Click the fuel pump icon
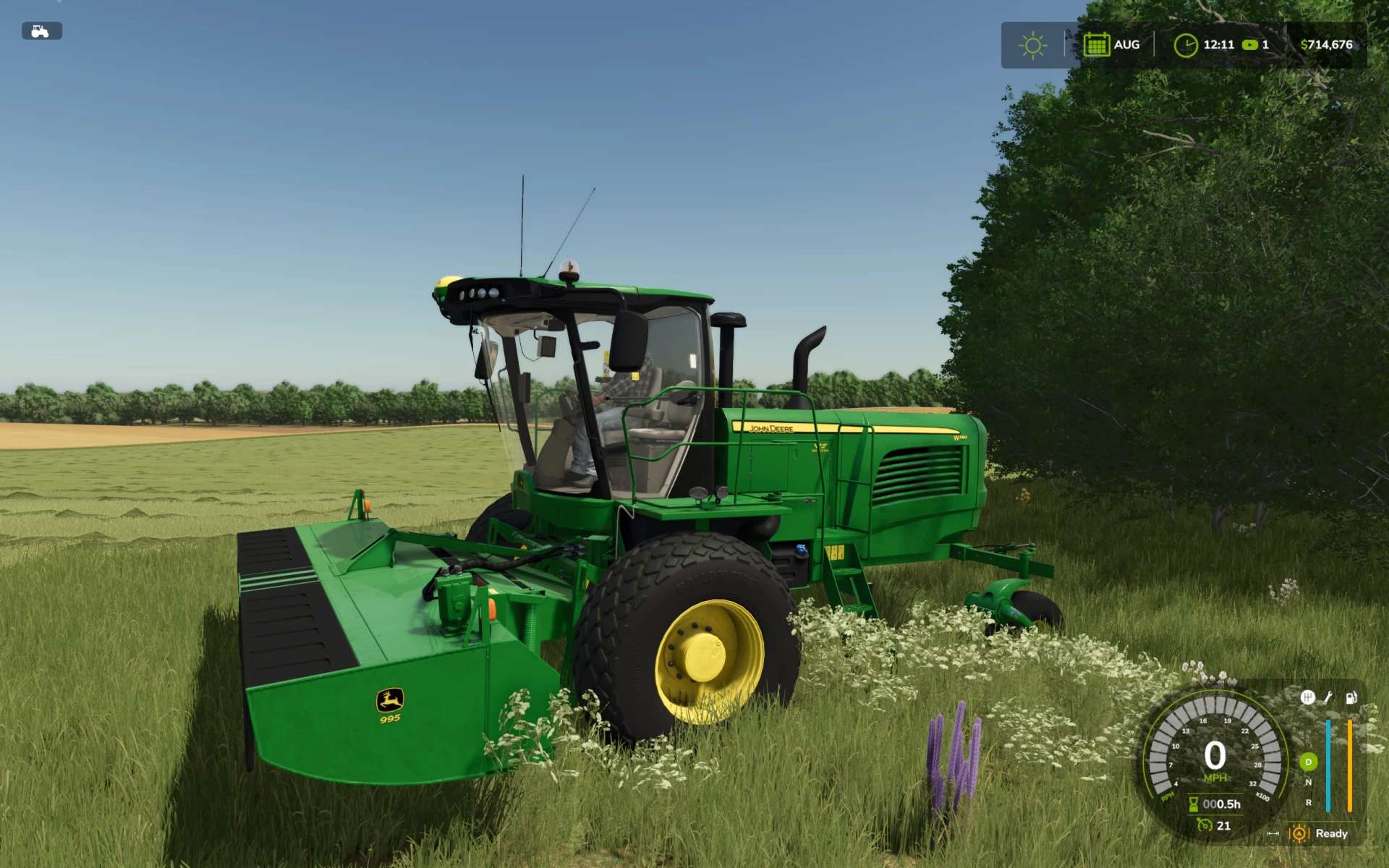This screenshot has height=868, width=1389. pos(1351,697)
